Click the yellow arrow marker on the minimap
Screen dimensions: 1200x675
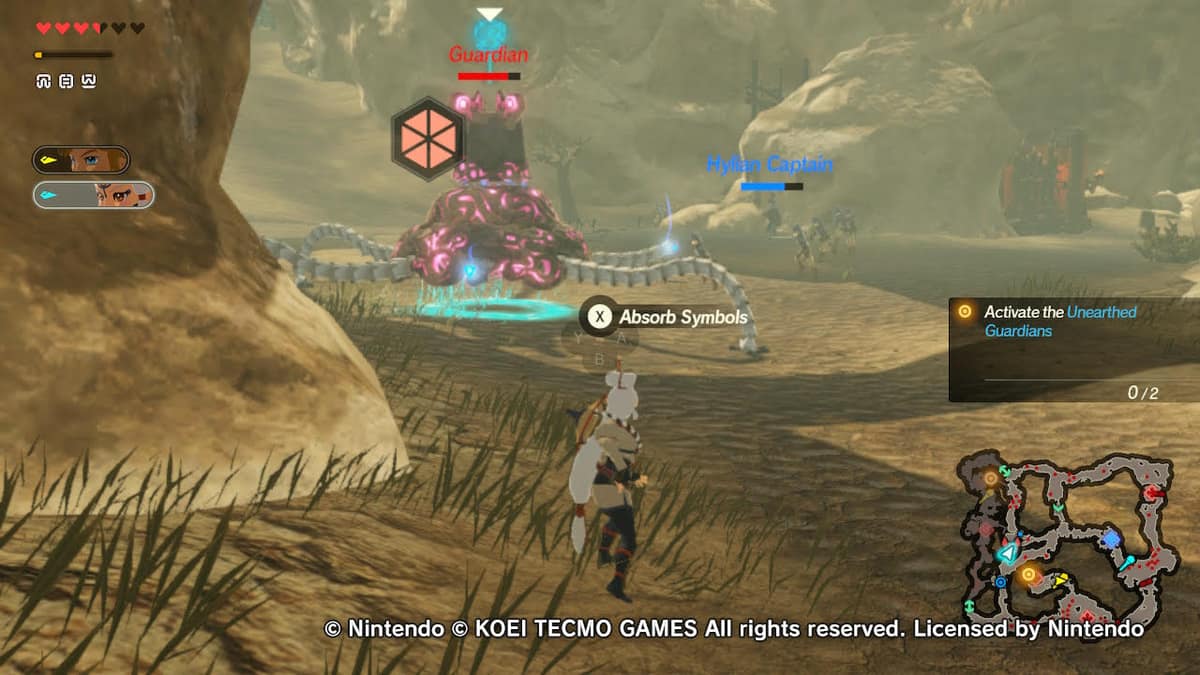(x=1062, y=578)
